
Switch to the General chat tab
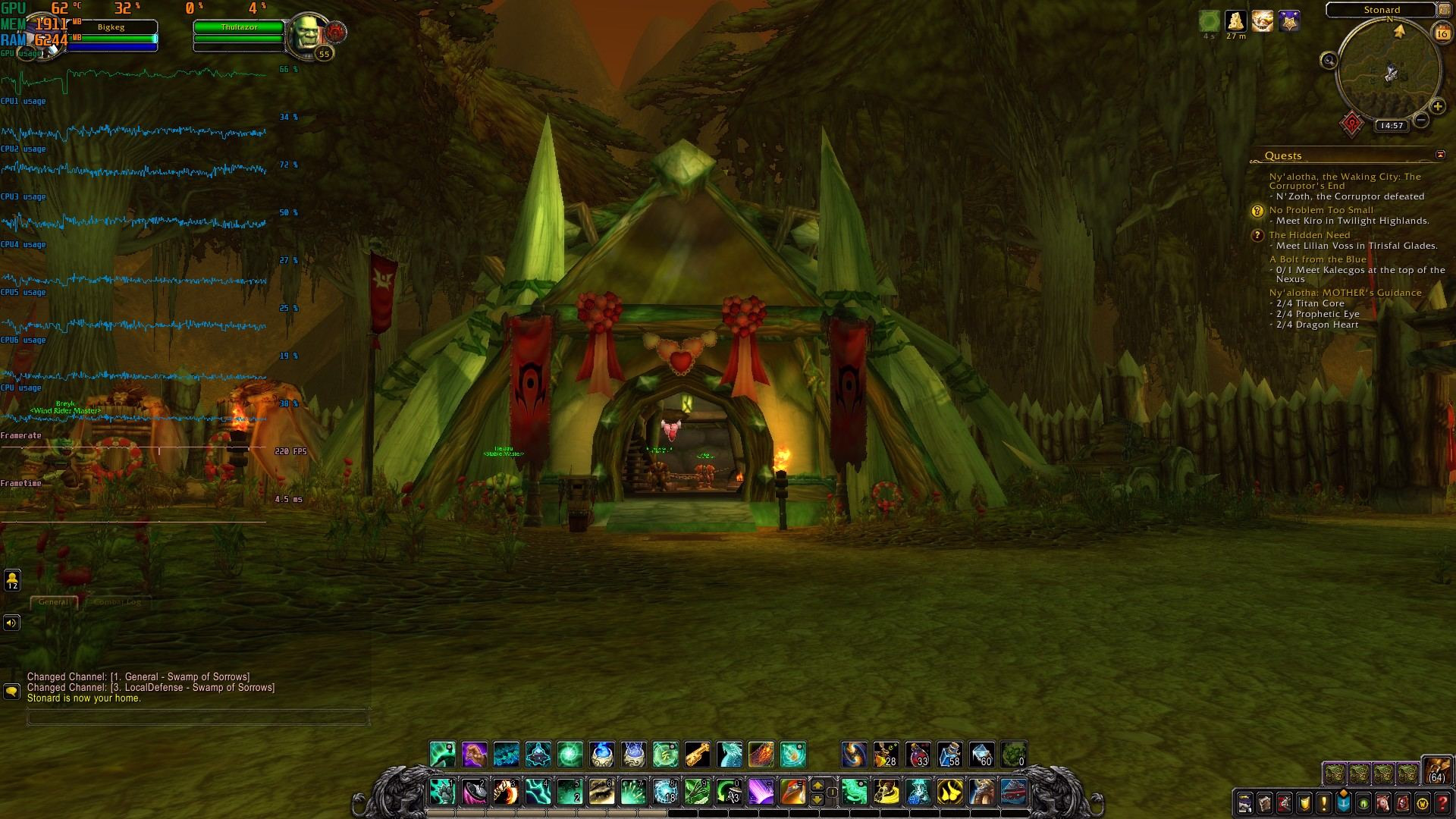(53, 602)
